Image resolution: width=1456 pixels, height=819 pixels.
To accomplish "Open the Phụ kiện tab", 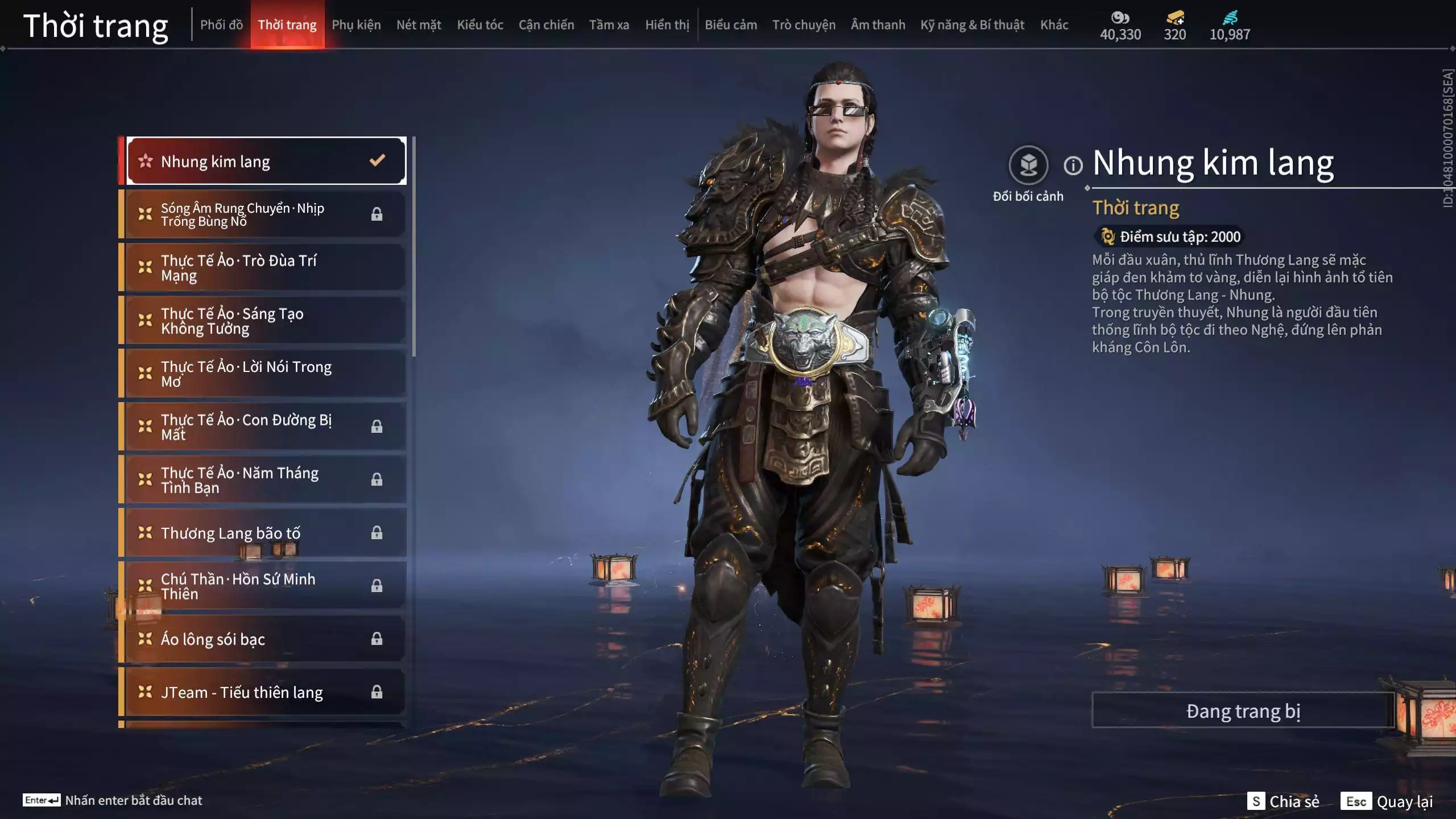I will tap(356, 25).
